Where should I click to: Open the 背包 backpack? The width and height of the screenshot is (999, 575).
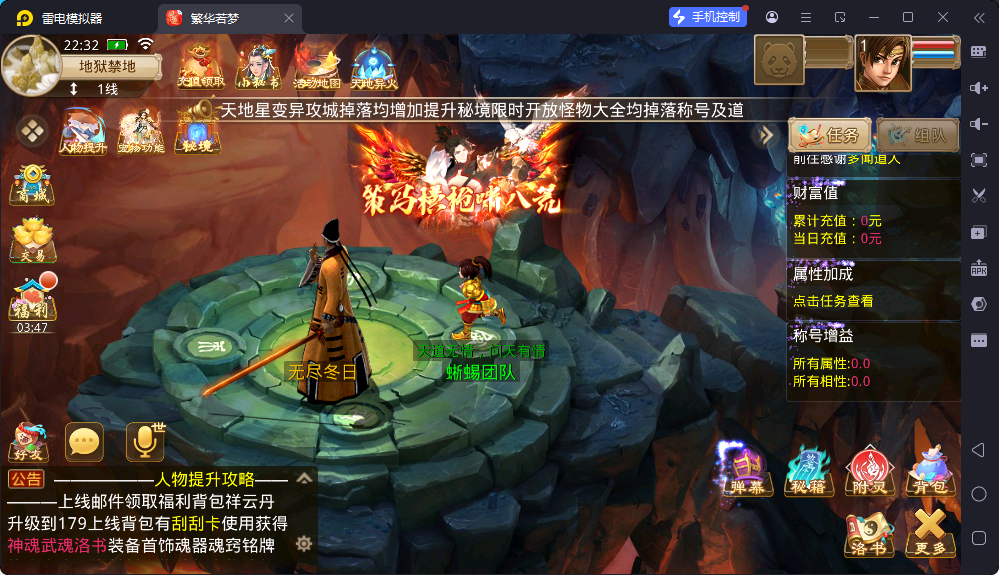click(x=929, y=470)
